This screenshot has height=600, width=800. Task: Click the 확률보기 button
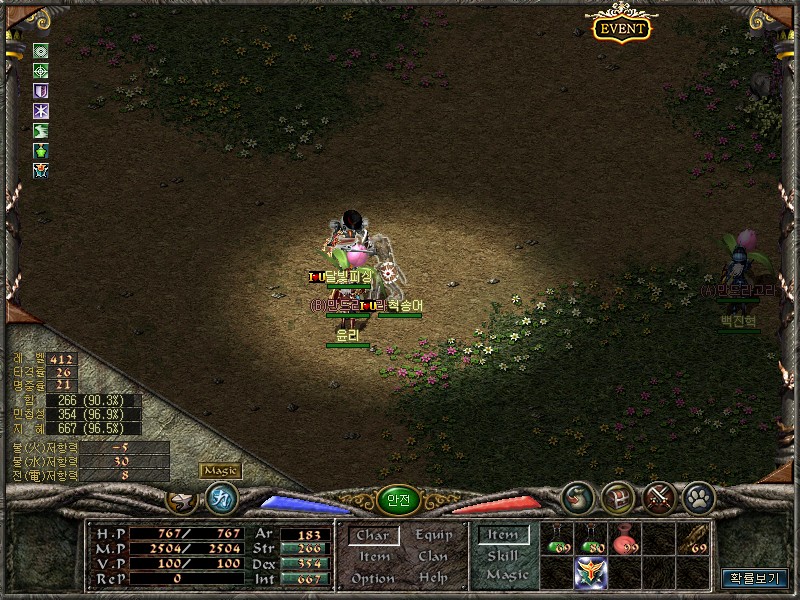click(755, 578)
